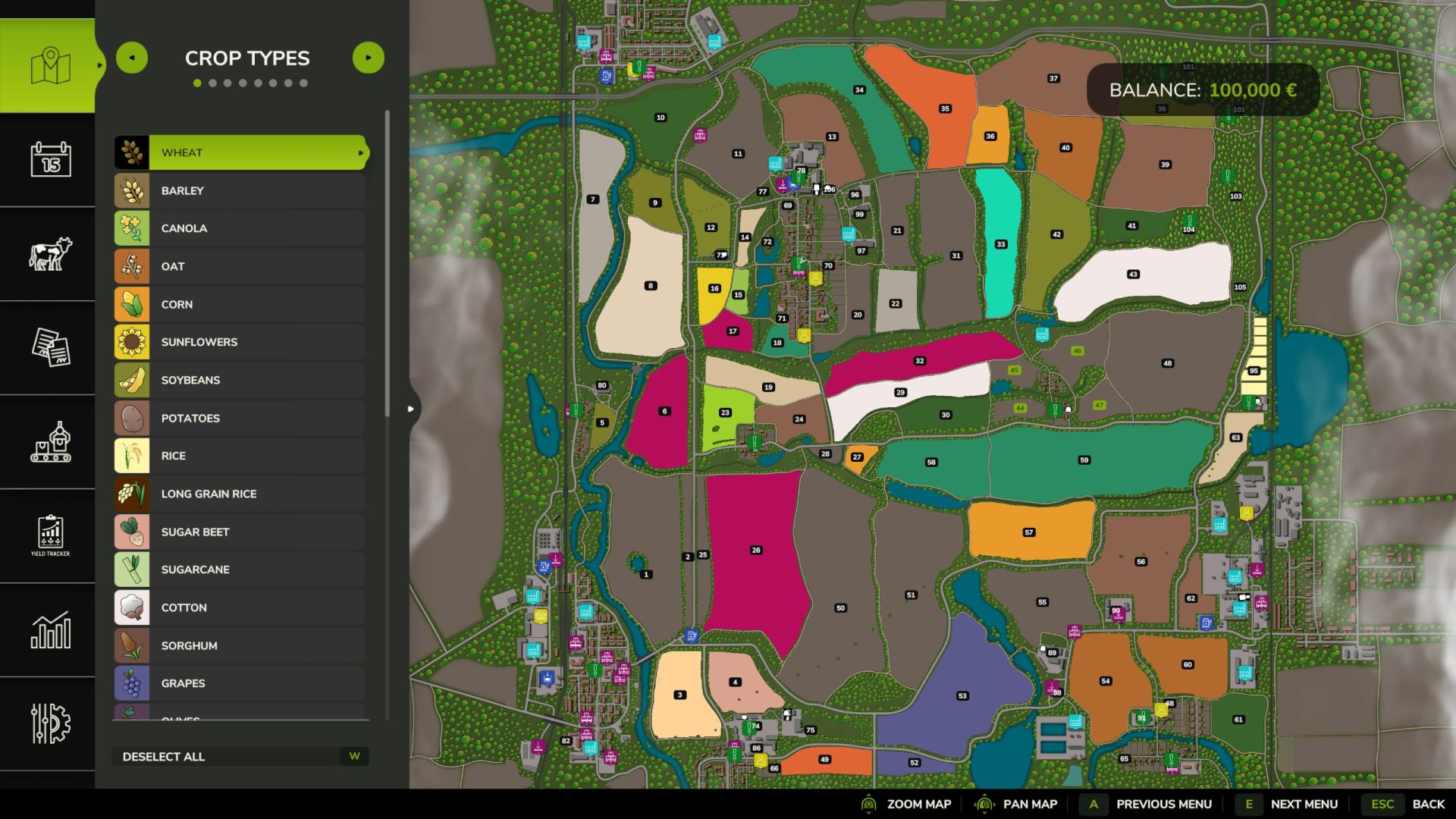Toggle the Barley crop filter
The height and width of the screenshot is (819, 1456).
point(240,190)
